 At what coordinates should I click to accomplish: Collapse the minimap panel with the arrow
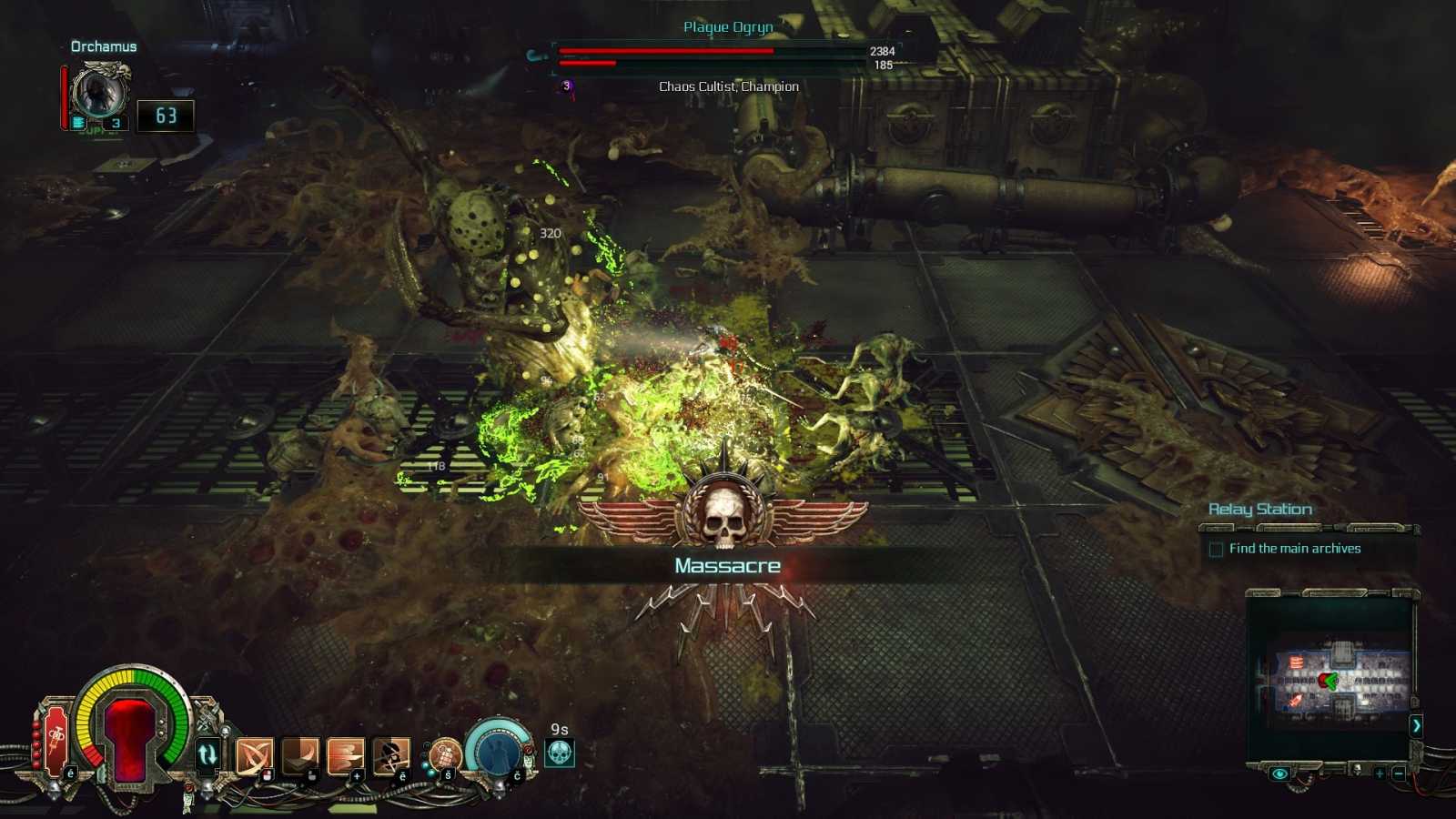[1416, 725]
